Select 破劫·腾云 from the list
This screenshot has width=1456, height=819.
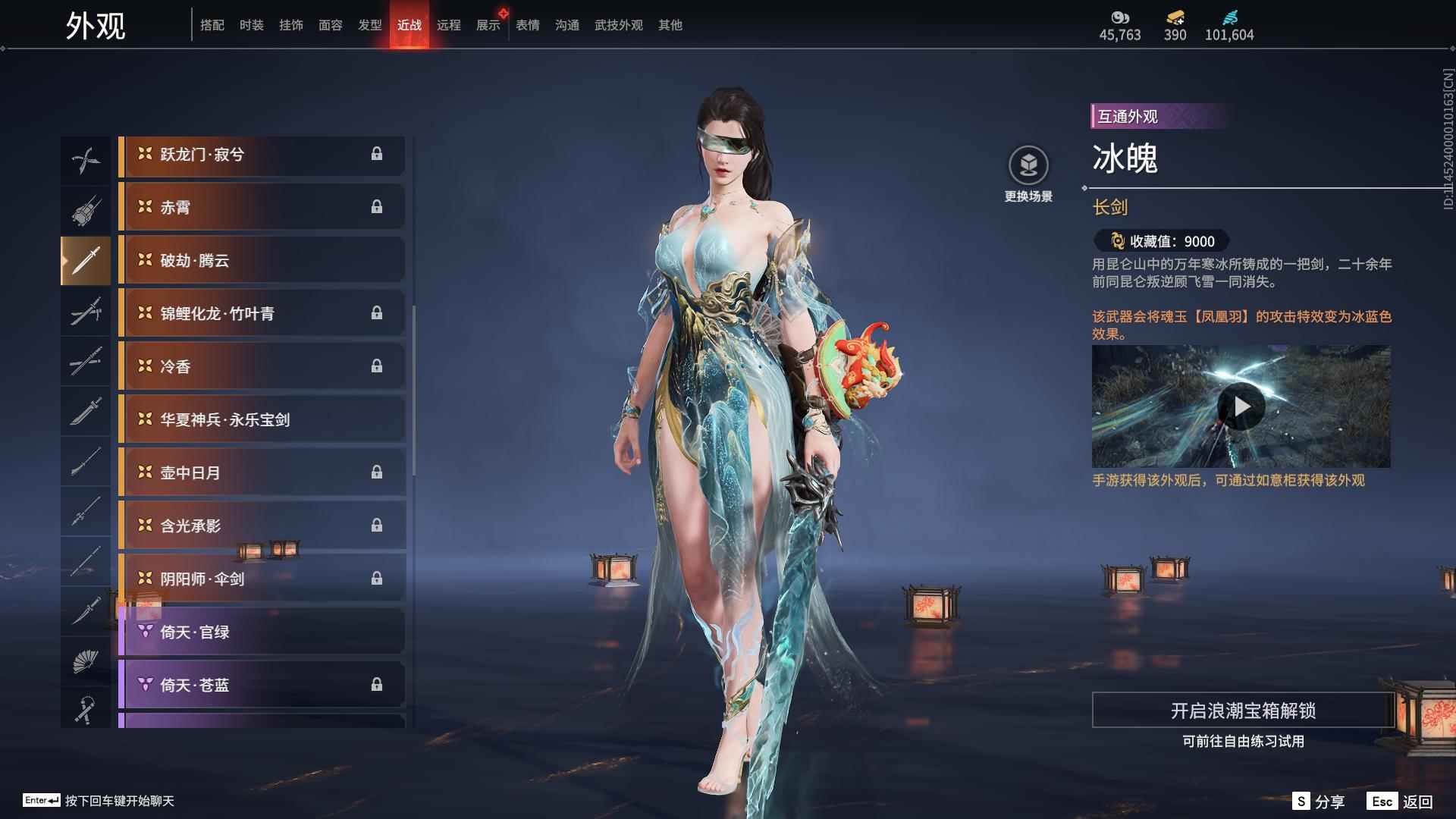(x=262, y=260)
